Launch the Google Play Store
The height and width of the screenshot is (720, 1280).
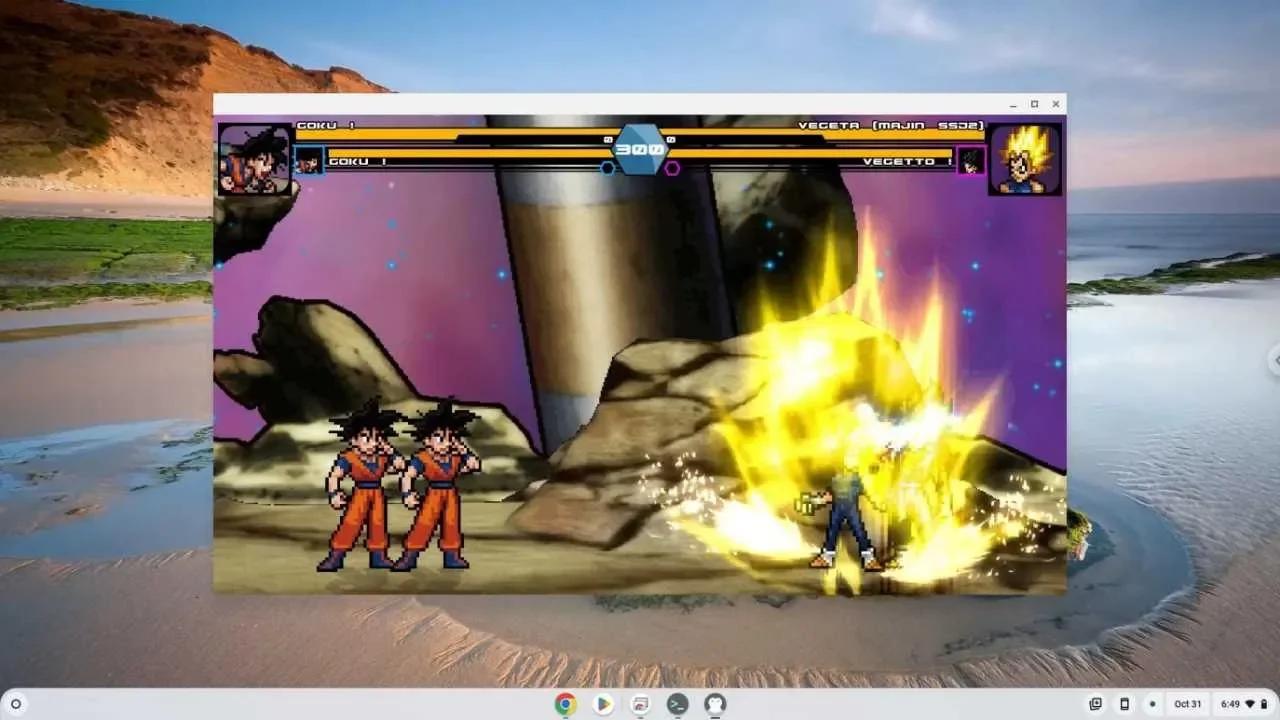[x=602, y=704]
